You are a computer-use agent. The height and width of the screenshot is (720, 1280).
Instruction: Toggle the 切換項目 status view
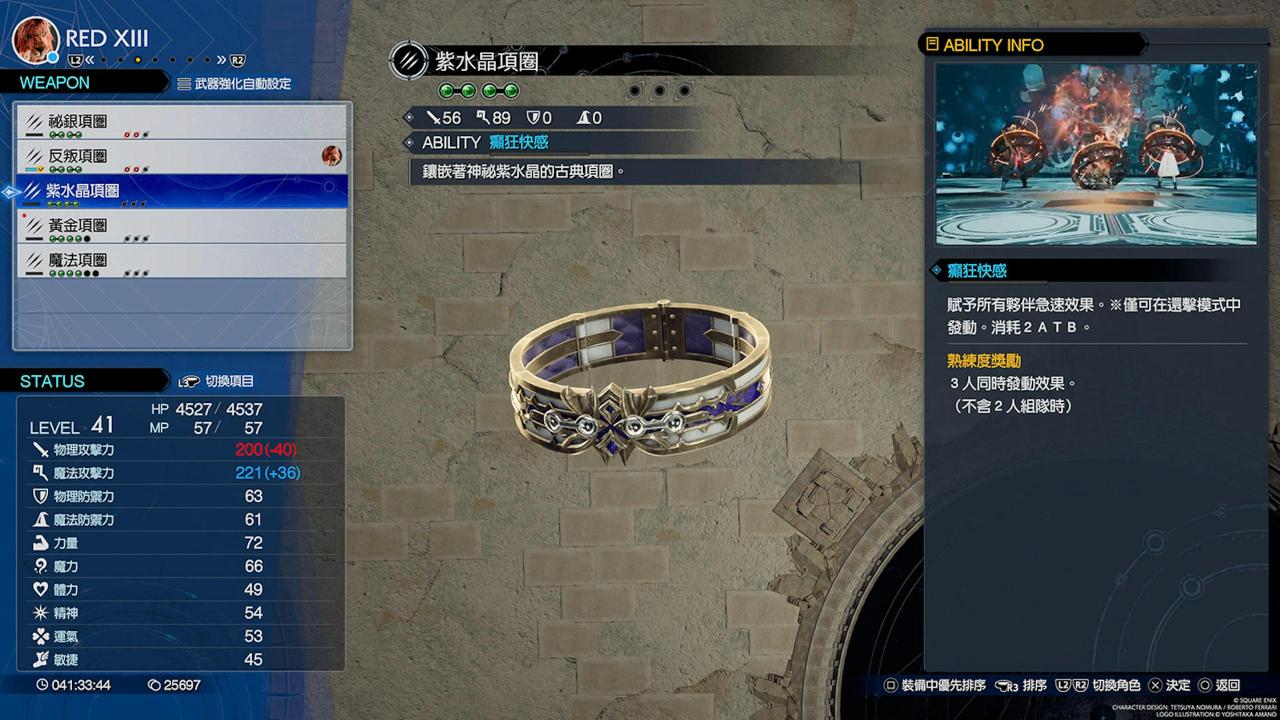[216, 381]
